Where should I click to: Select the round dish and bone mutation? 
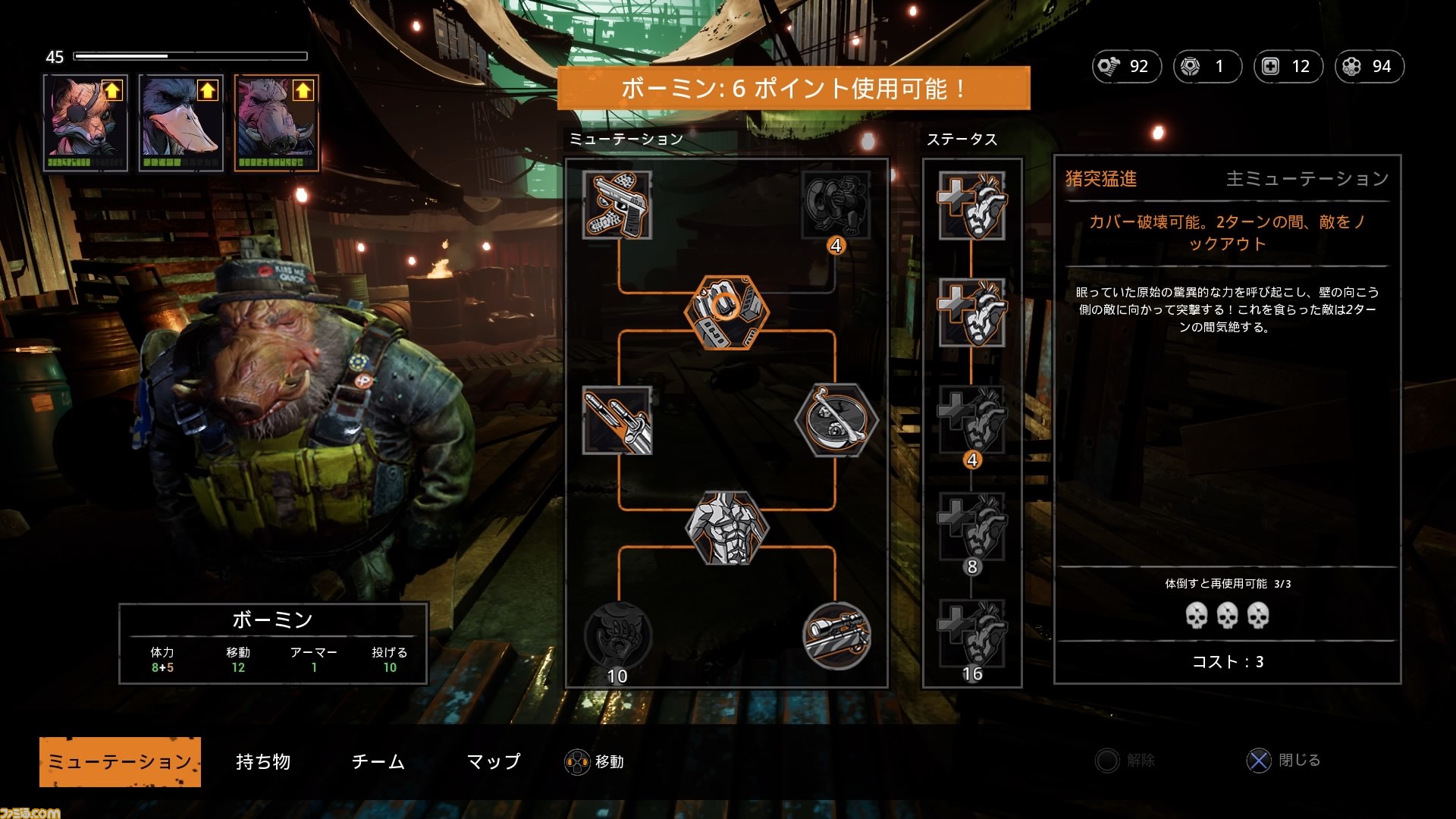836,421
